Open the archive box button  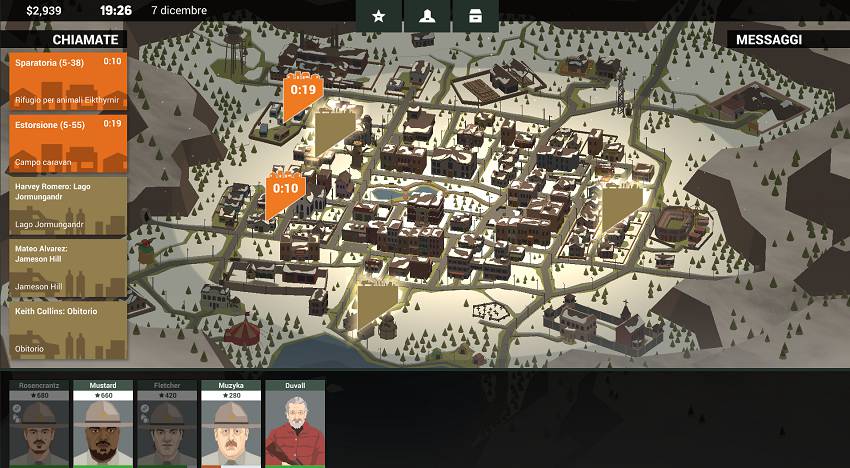[475, 16]
